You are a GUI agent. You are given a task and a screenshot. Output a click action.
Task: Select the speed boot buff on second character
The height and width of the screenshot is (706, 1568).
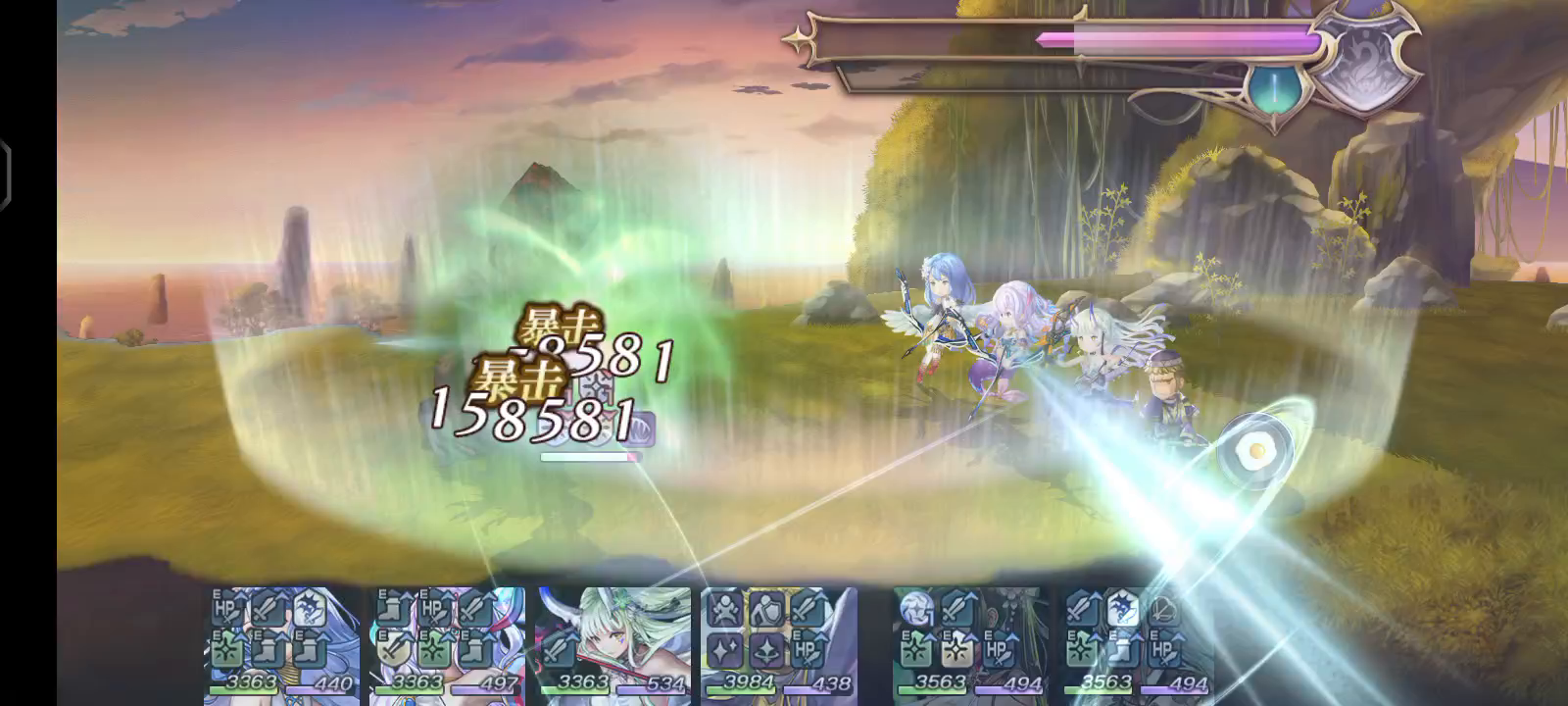(x=392, y=607)
